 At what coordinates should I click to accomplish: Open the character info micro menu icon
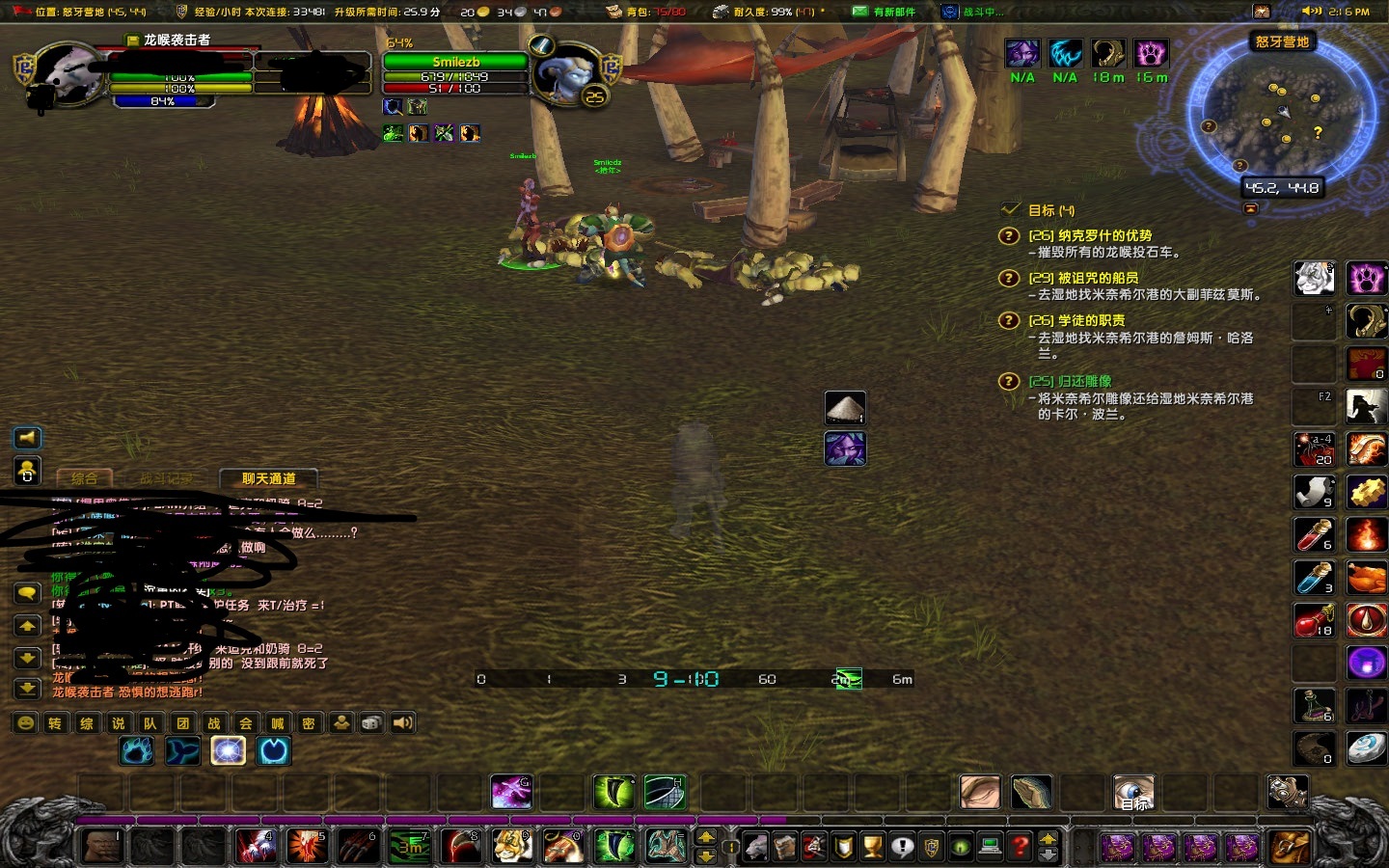755,844
